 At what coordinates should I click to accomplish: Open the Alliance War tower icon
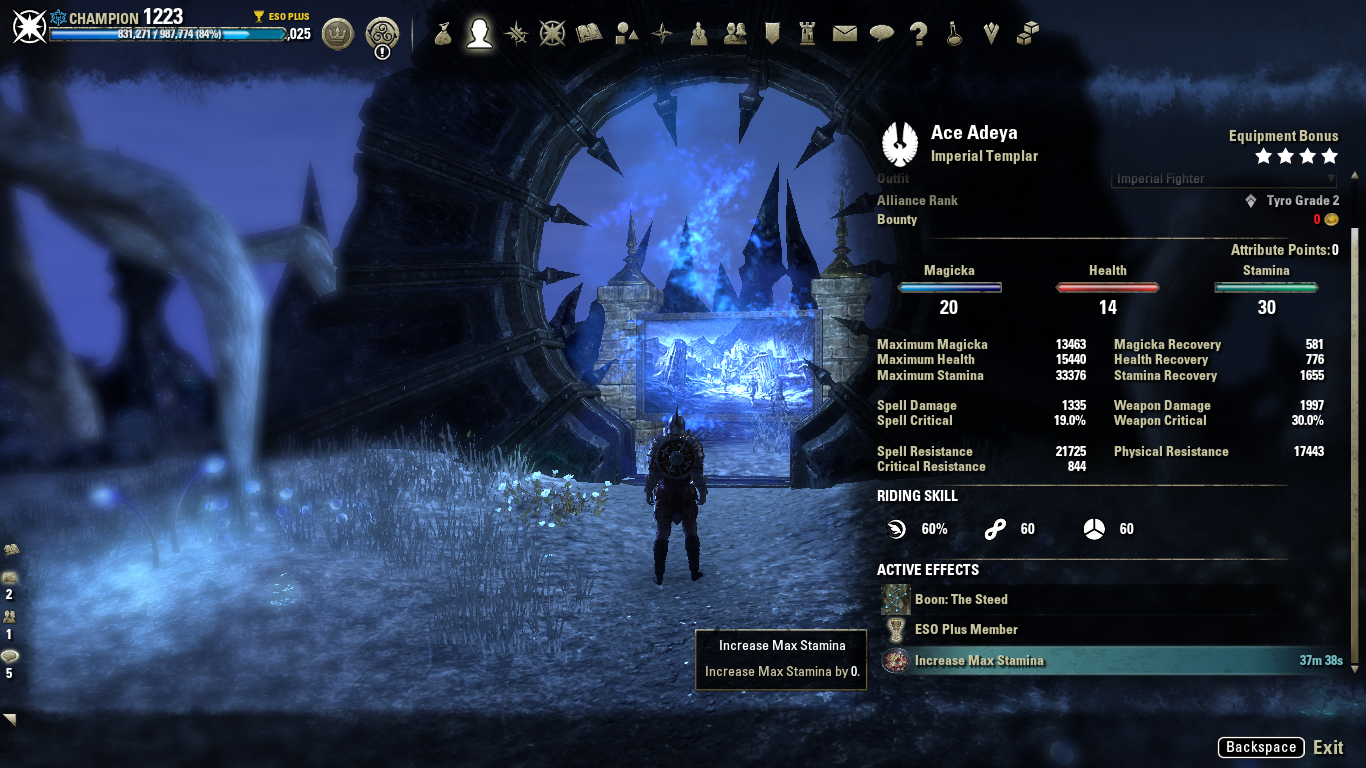pyautogui.click(x=808, y=34)
